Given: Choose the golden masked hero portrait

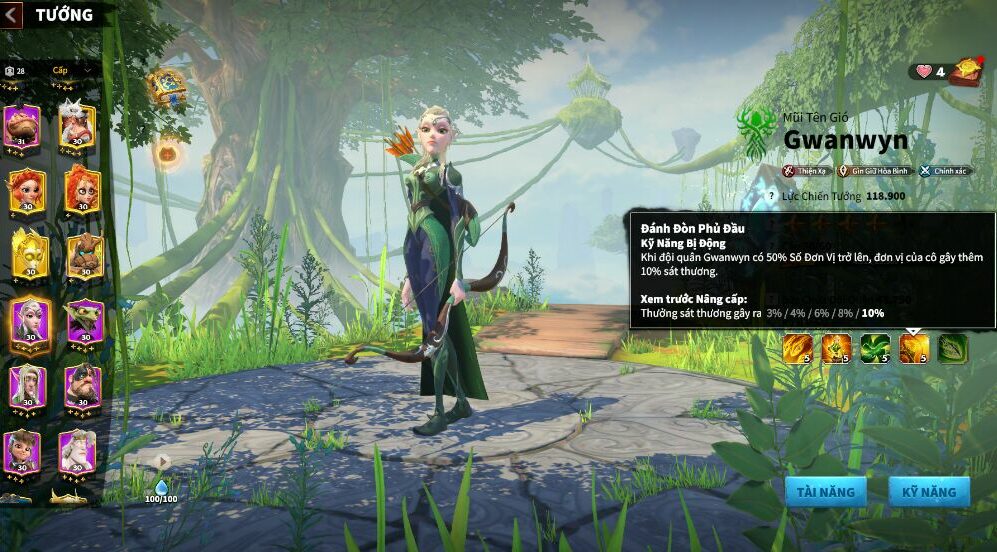Looking at the screenshot, I should pos(27,255).
